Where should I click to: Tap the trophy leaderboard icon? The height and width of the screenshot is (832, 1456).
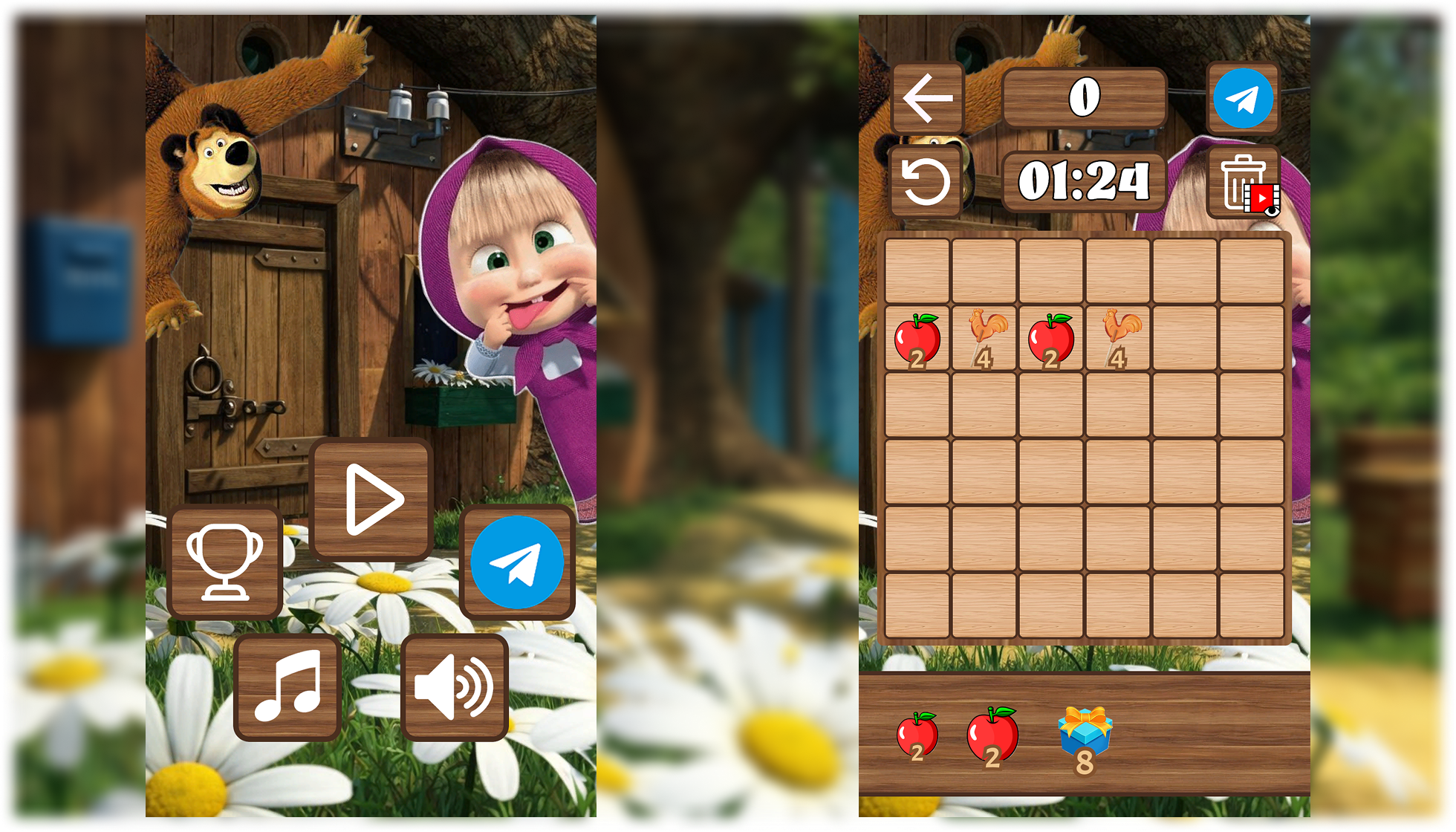(225, 561)
